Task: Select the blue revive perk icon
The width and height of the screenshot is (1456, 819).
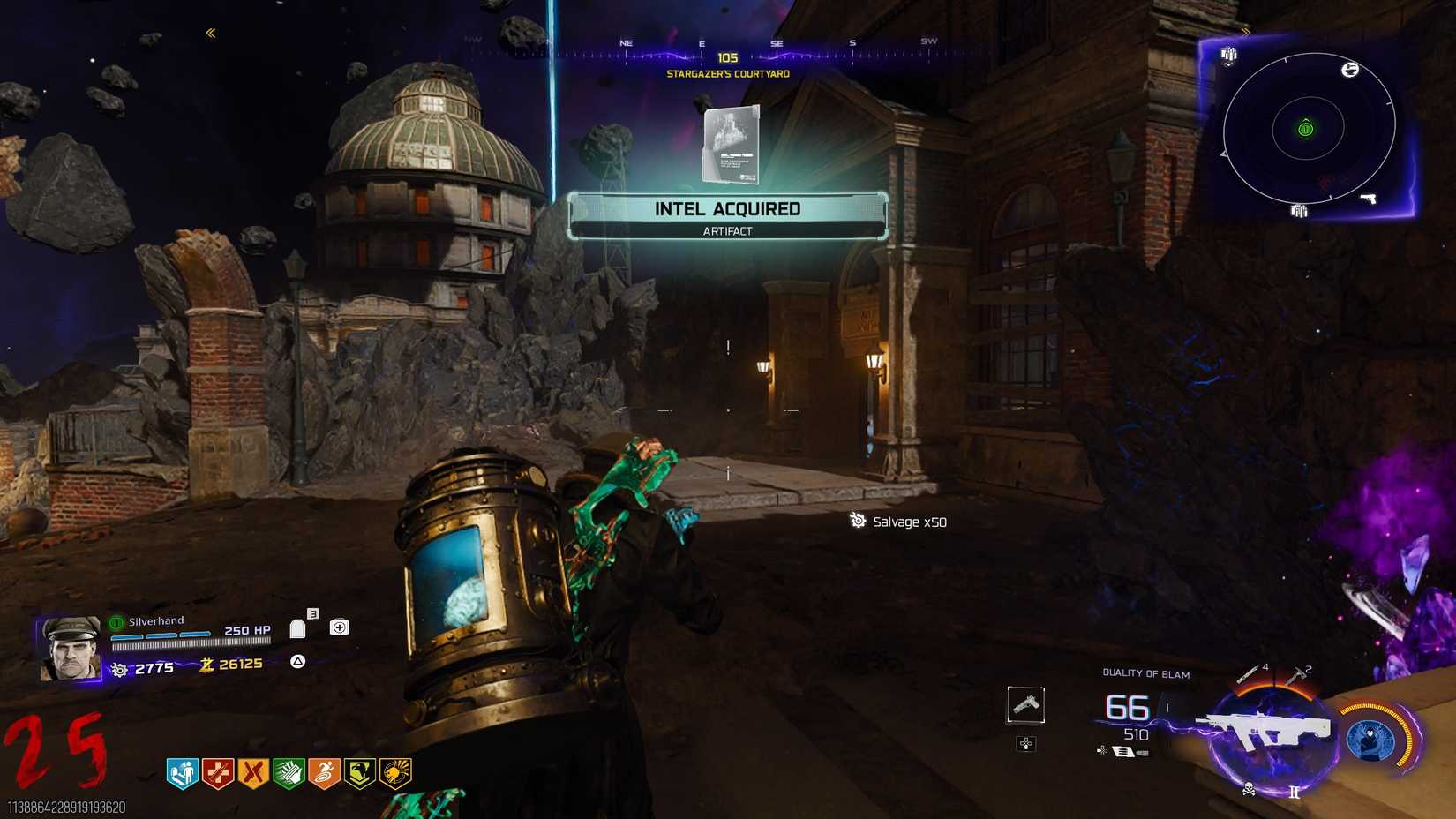Action: 183,773
